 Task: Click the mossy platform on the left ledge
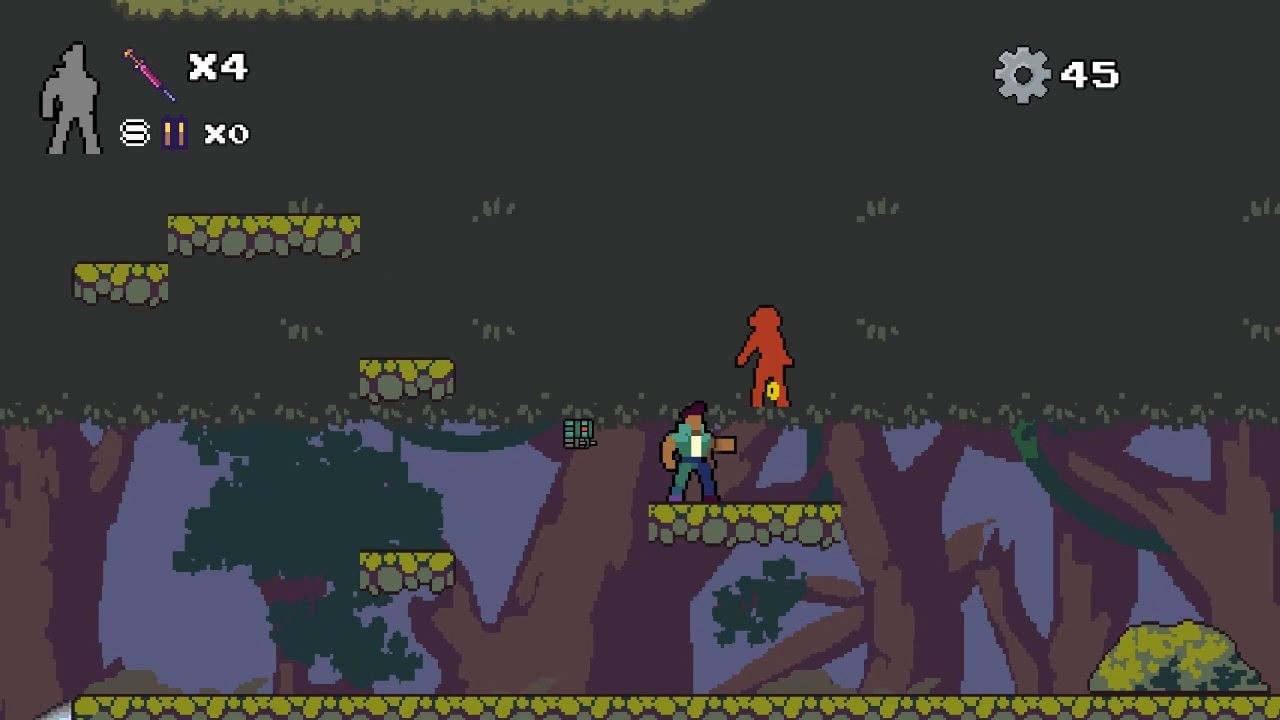pyautogui.click(x=120, y=285)
